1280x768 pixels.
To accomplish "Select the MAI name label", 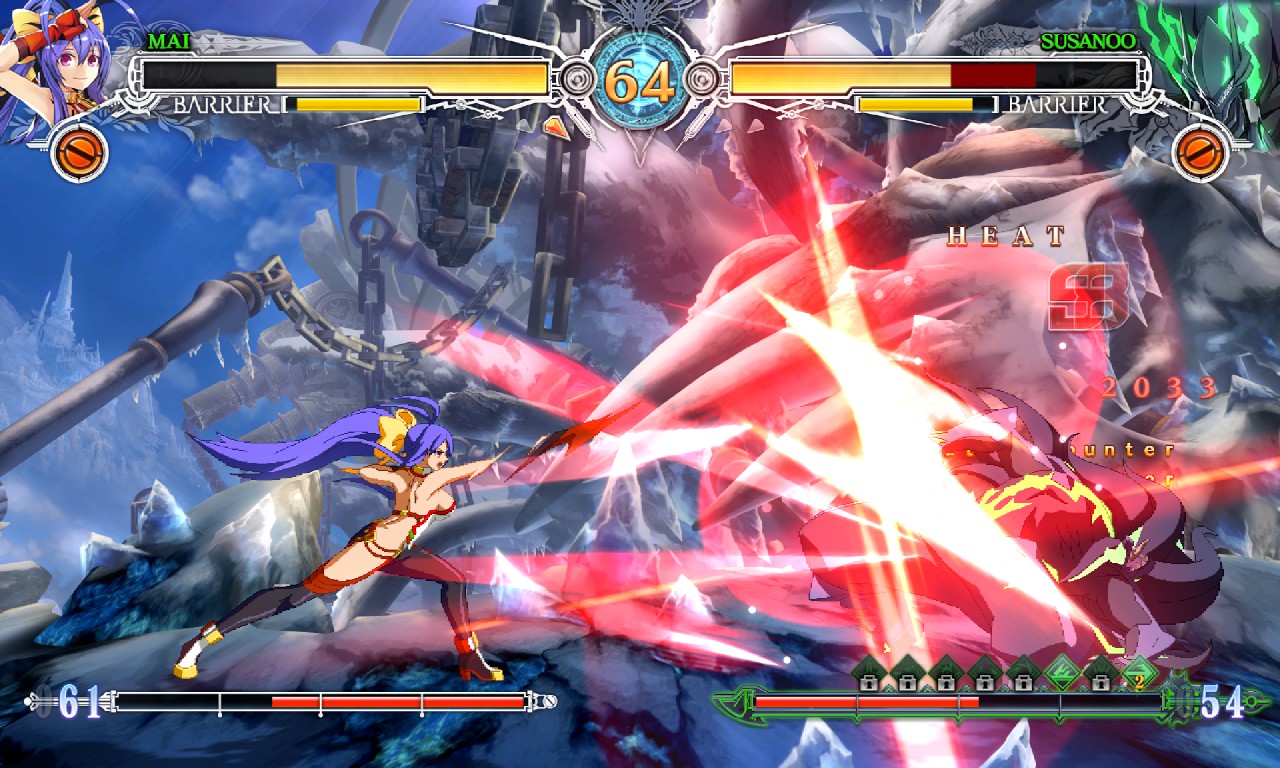I will [166, 43].
